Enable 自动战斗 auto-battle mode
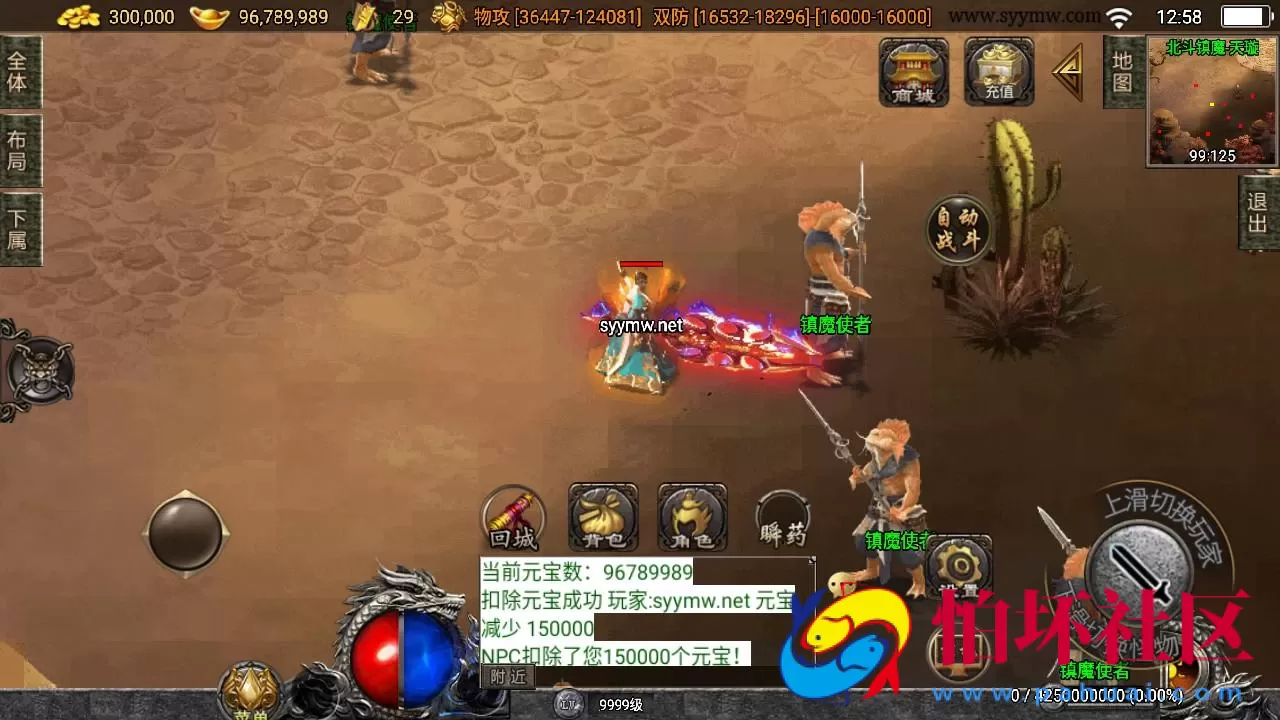 956,228
